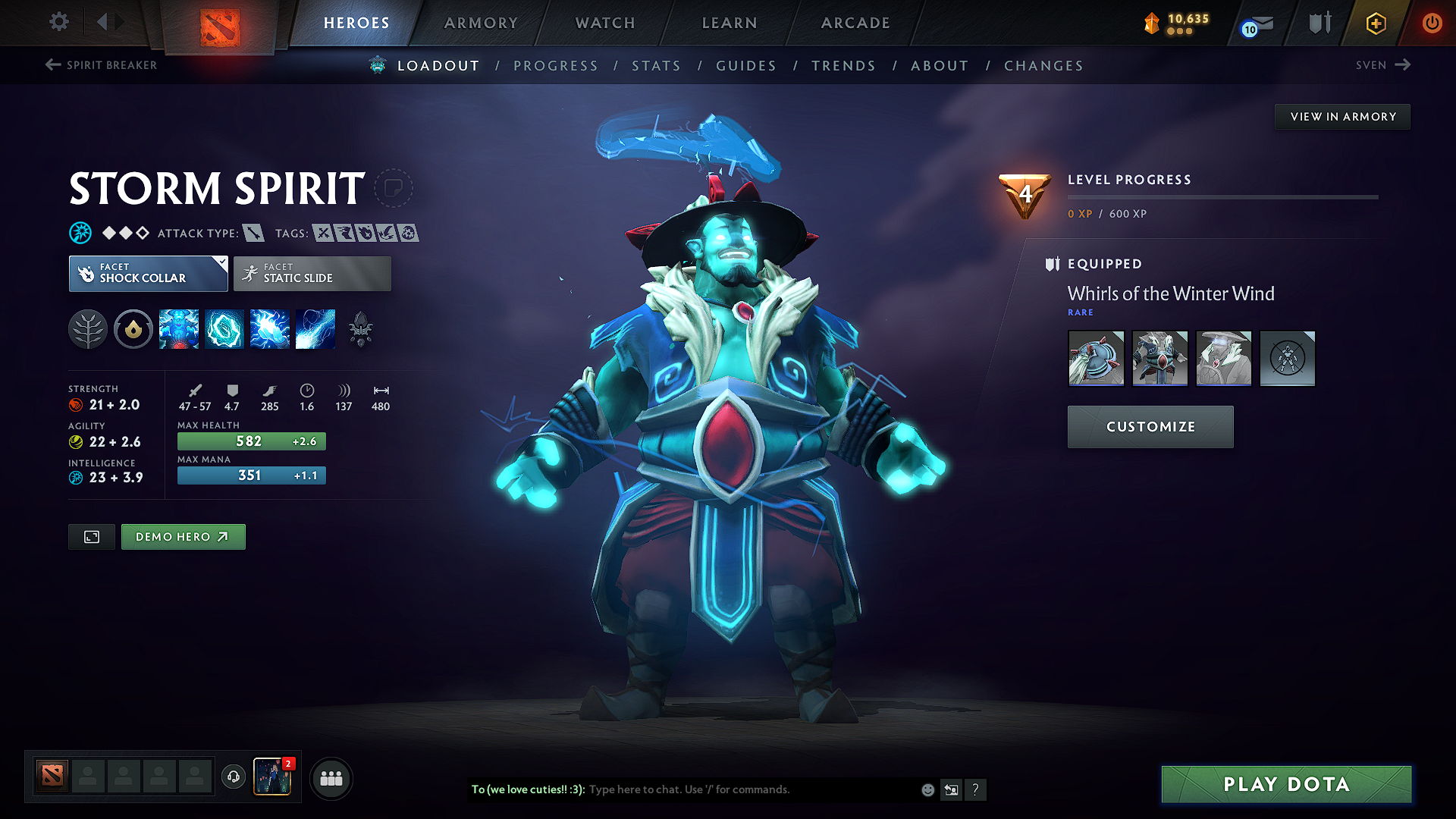Click the settings gear icon
The width and height of the screenshot is (1456, 819).
point(58,22)
